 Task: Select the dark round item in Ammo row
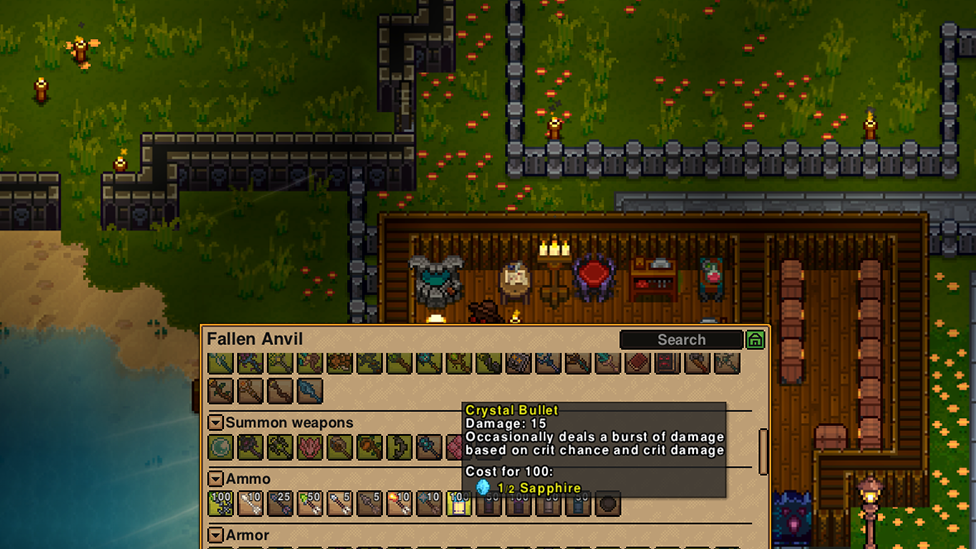coord(607,503)
